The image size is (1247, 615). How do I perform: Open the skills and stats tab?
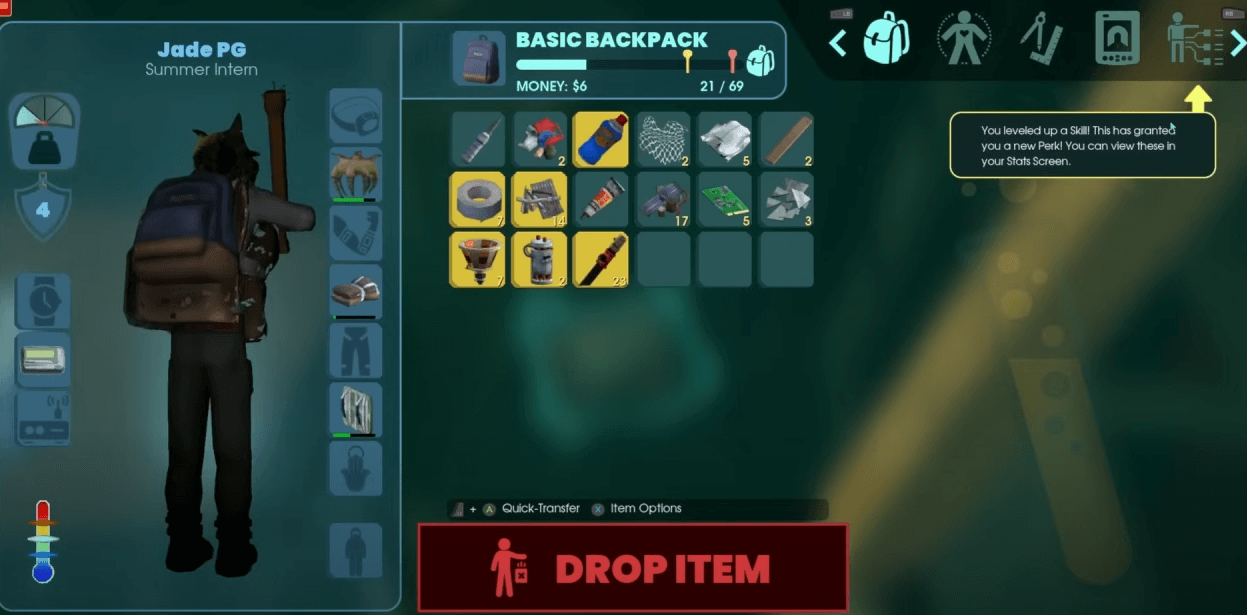(1194, 39)
